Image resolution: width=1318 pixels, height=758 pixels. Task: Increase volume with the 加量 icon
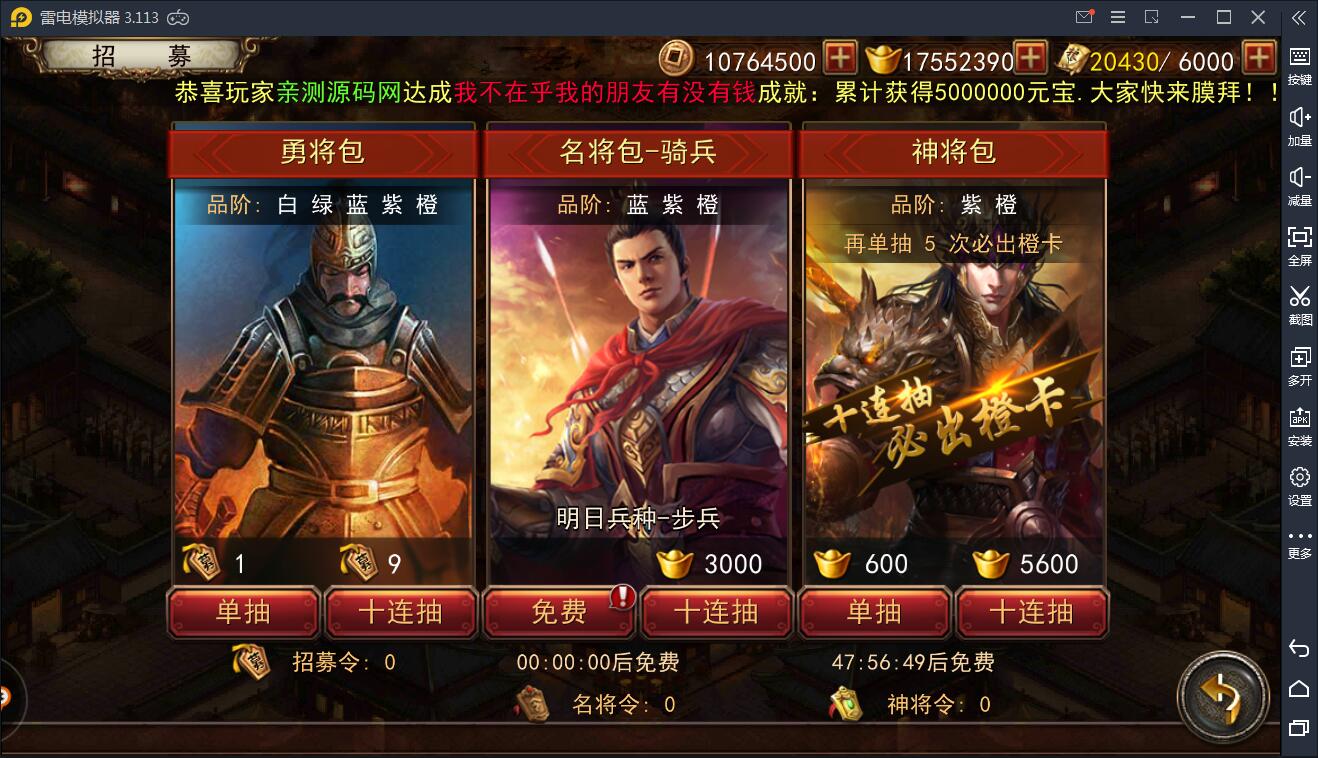[x=1298, y=122]
